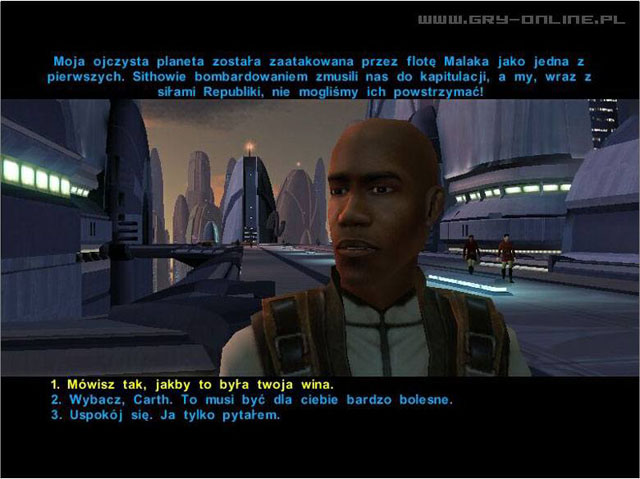
Task: Select the "Wybacz, Carth" dialogue response
Action: [x=252, y=400]
